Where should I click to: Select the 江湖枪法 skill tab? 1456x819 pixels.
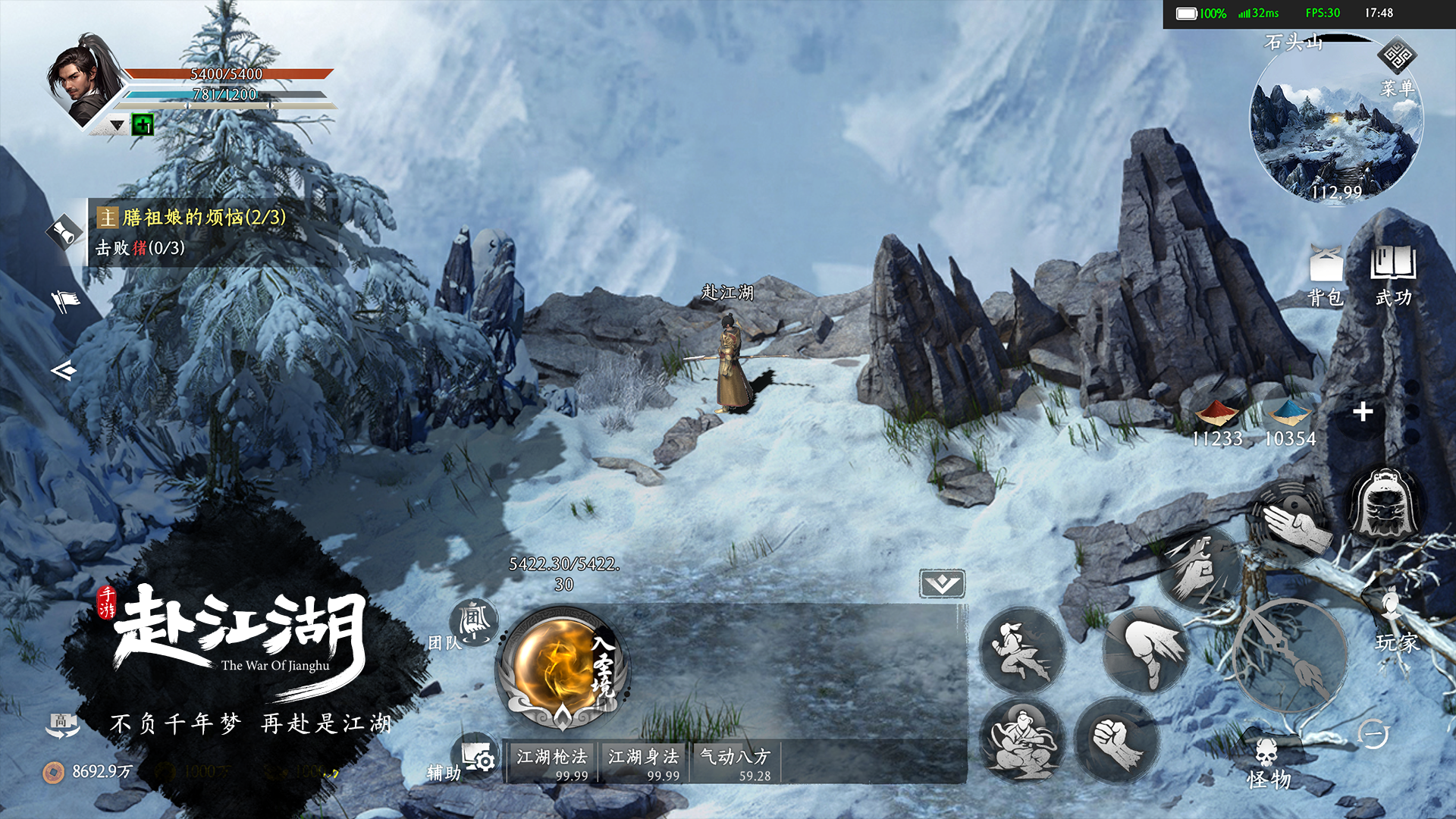(552, 762)
